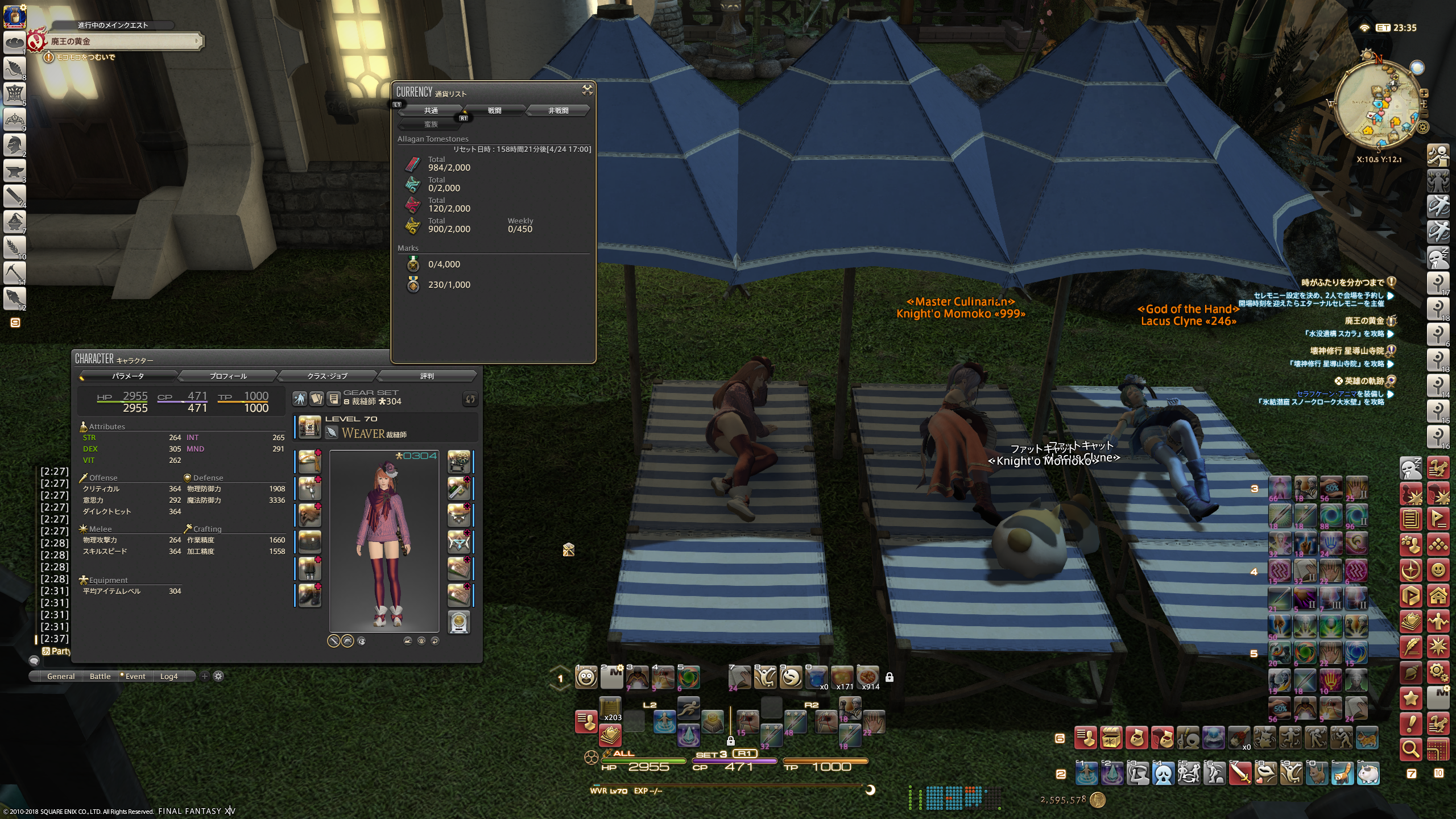Image resolution: width=1456 pixels, height=819 pixels.
Task: Click the magnifying glass search icon
Action: click(x=1410, y=749)
